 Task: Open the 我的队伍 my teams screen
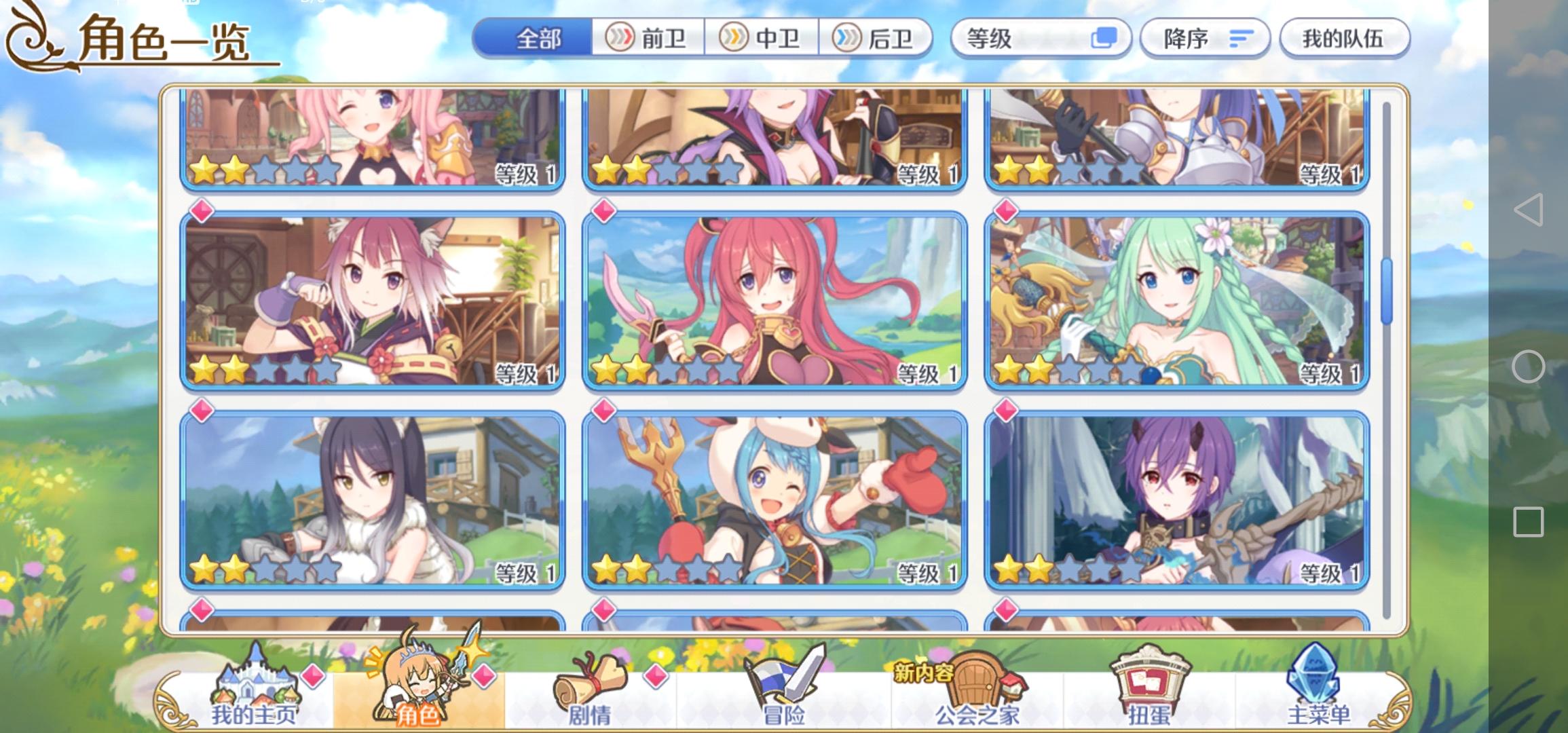click(1345, 39)
